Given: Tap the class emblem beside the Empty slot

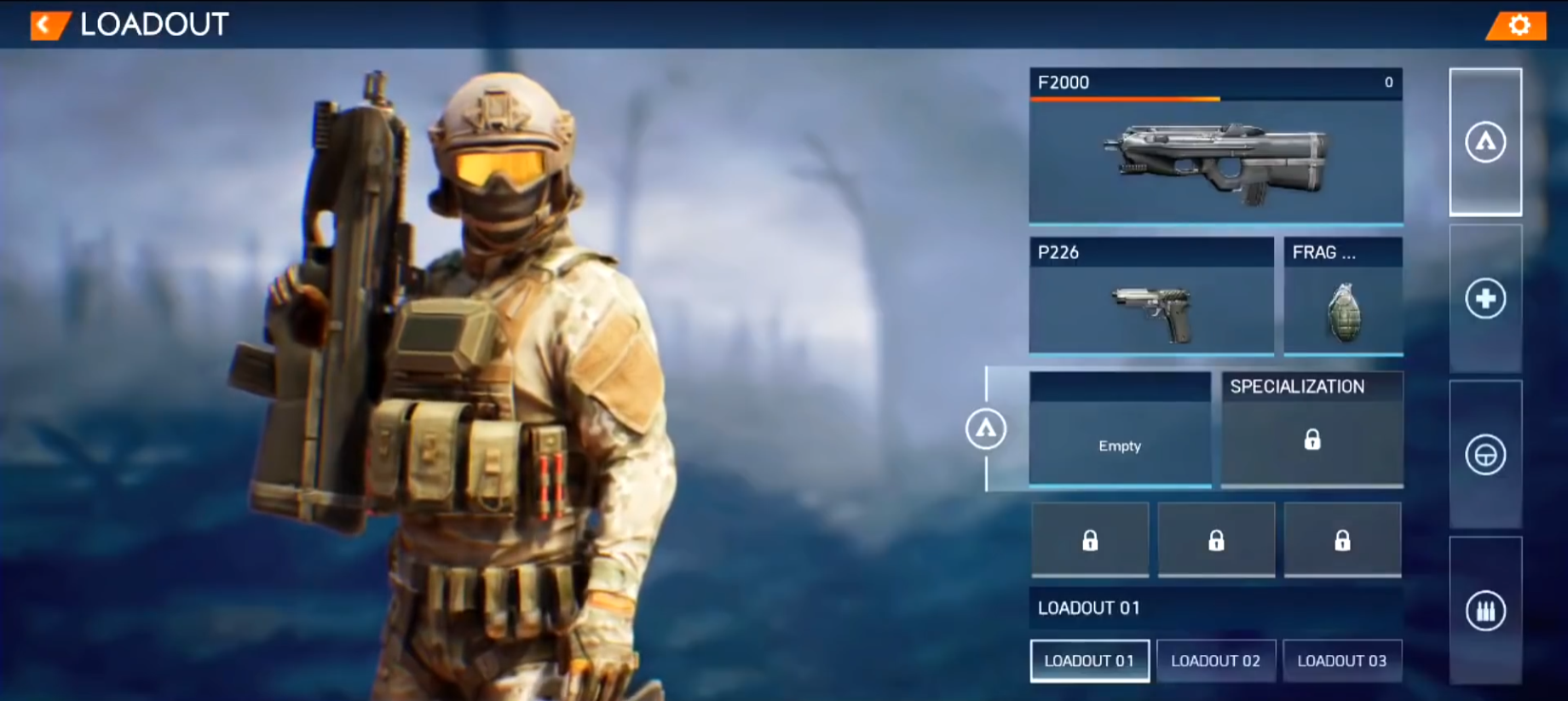Looking at the screenshot, I should [x=986, y=430].
